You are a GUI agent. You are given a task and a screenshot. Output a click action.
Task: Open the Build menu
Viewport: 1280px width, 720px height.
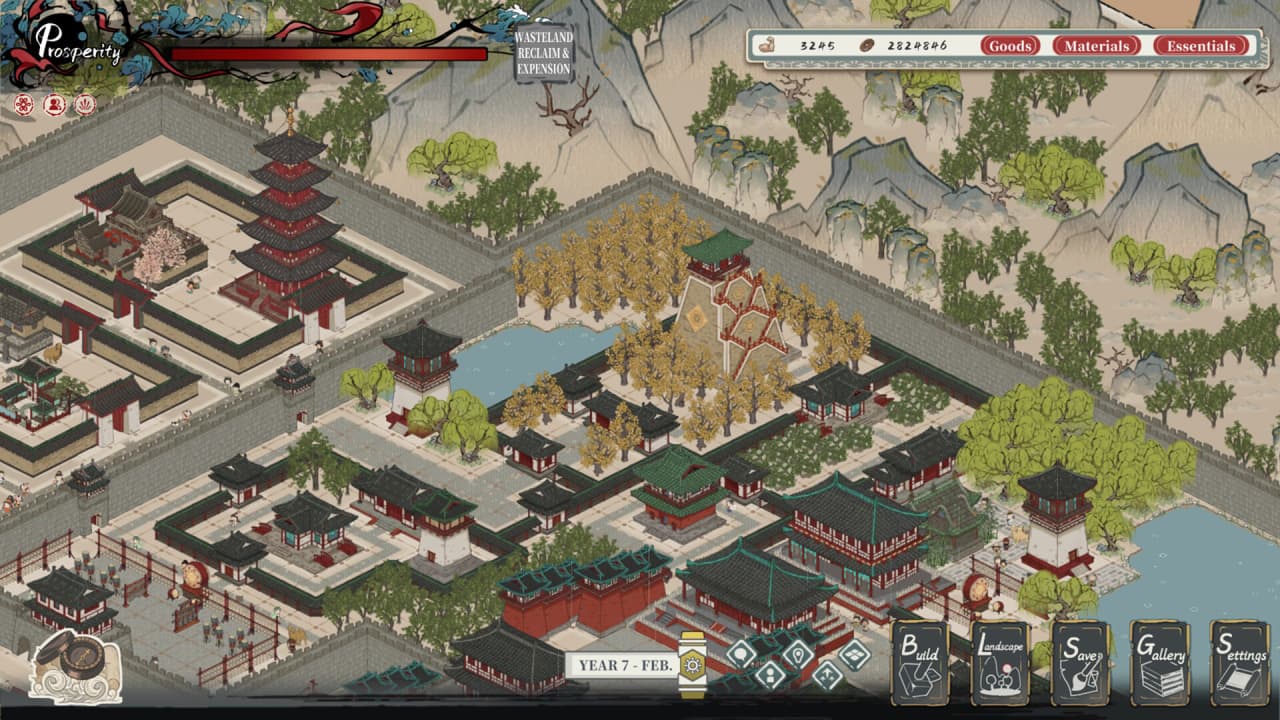pyautogui.click(x=920, y=663)
